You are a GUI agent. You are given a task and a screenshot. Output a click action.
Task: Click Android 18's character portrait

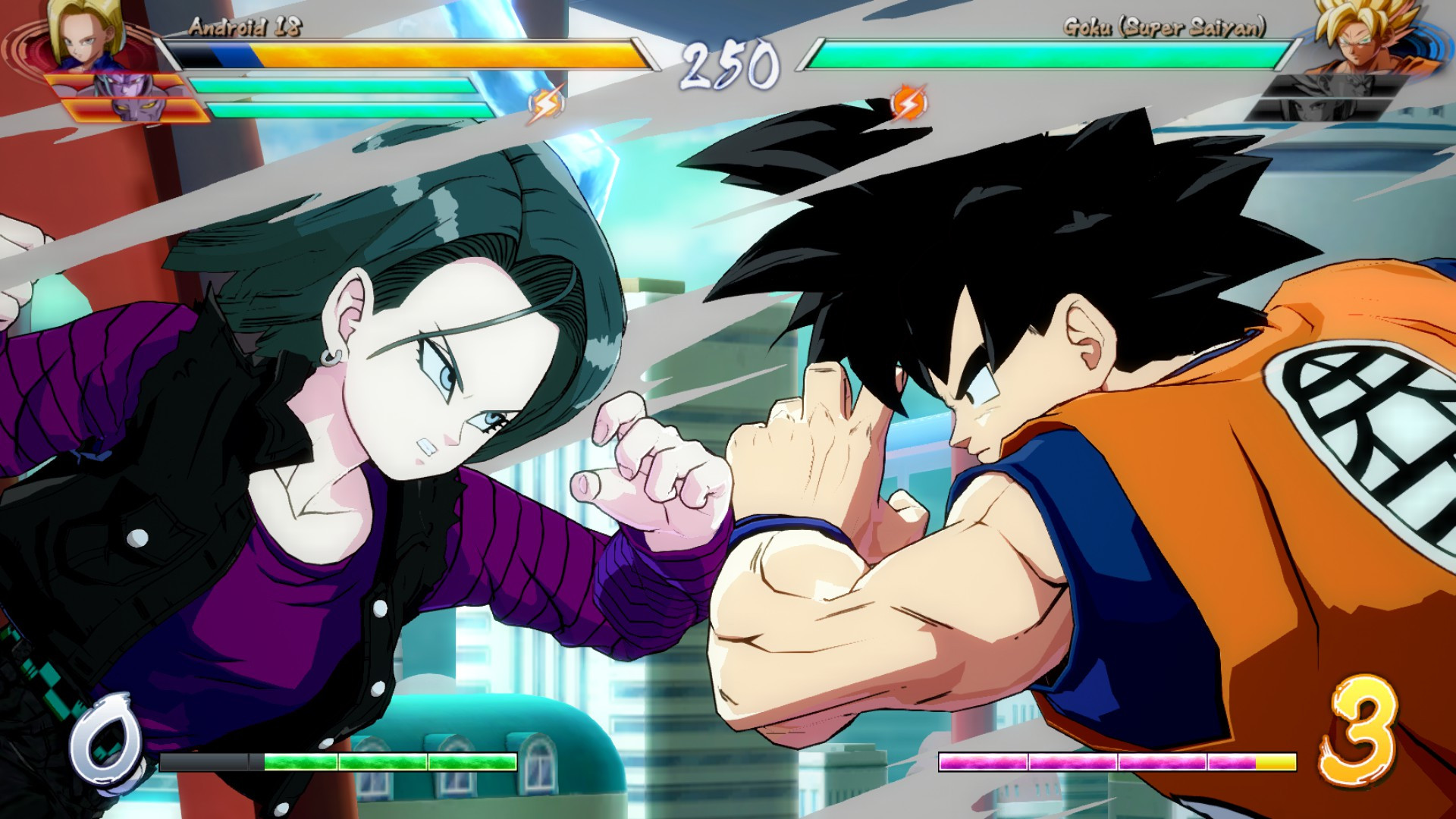(83, 34)
